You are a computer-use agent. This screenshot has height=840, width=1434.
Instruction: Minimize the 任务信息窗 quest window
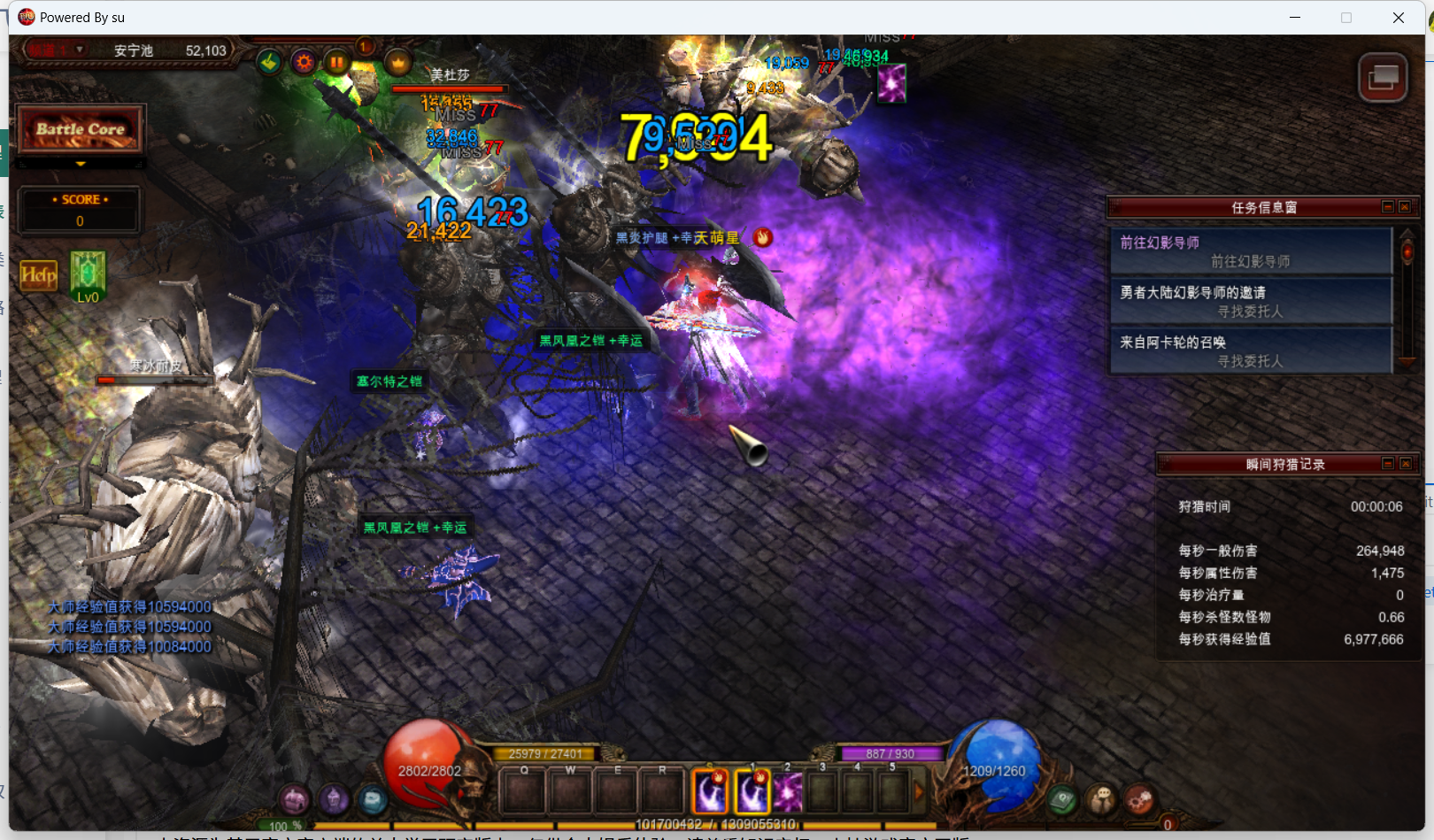point(1388,207)
